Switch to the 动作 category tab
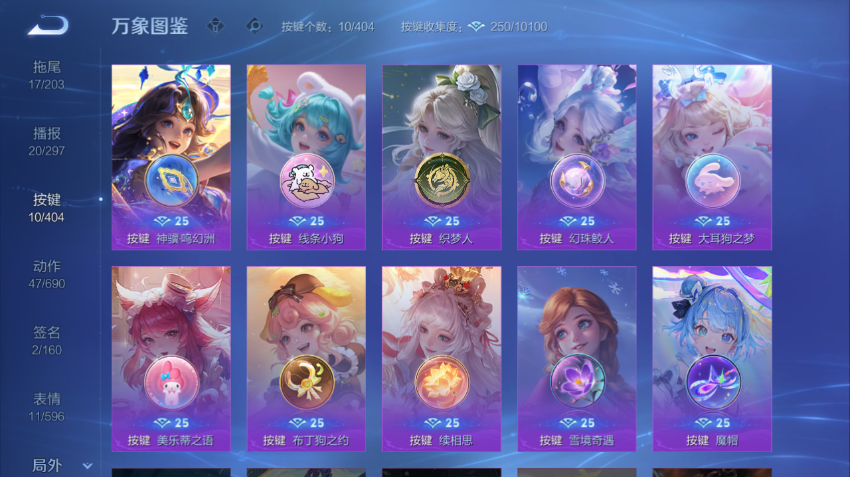 (x=47, y=273)
